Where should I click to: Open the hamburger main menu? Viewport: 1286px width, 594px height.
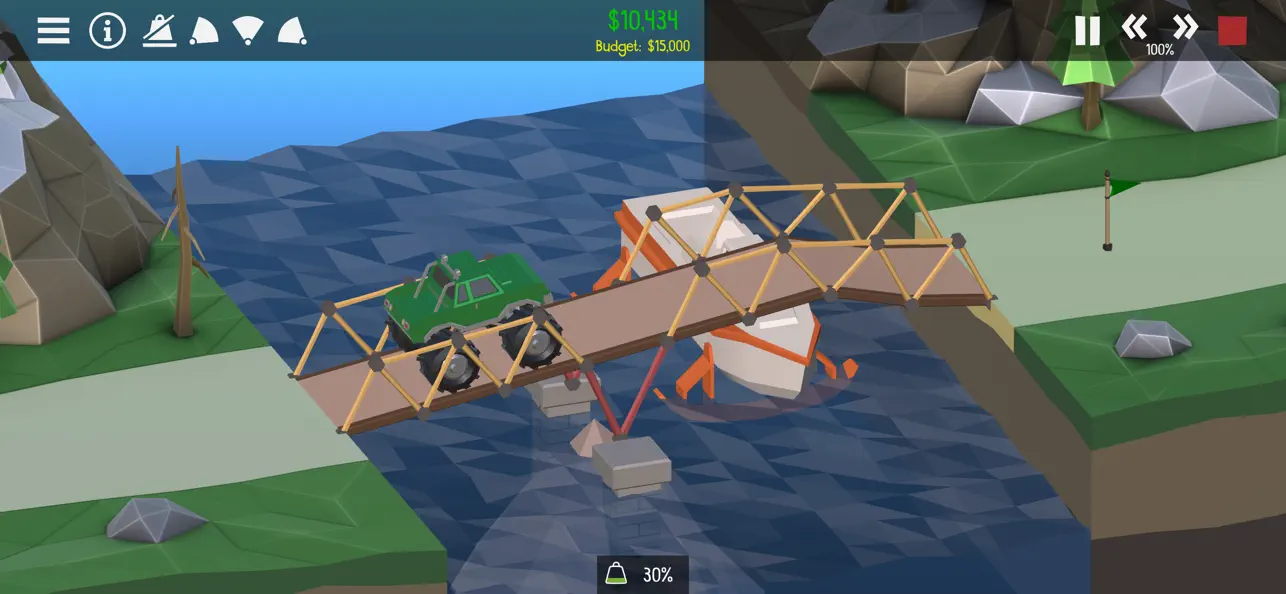(53, 30)
